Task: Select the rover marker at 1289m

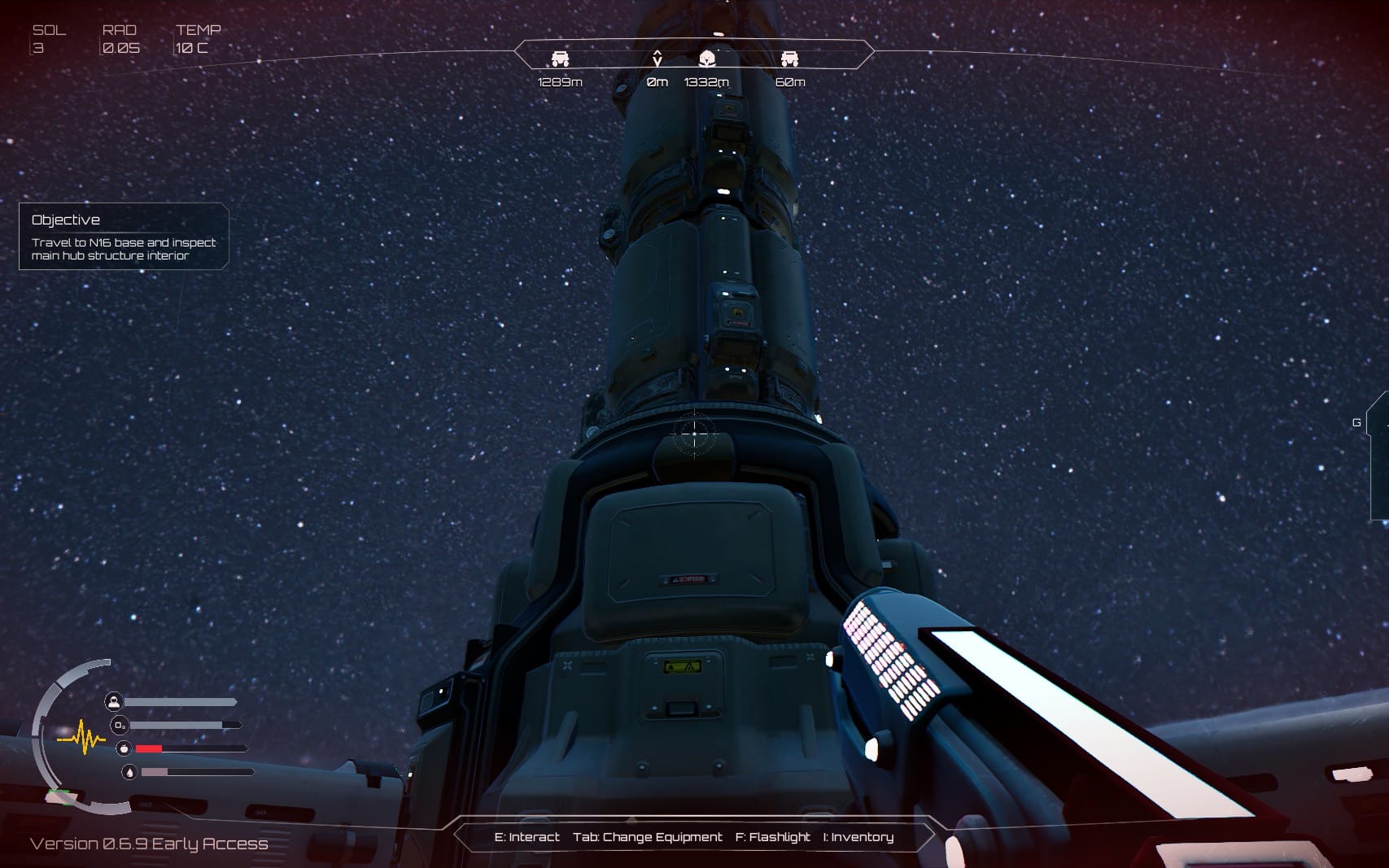Action: point(560,59)
